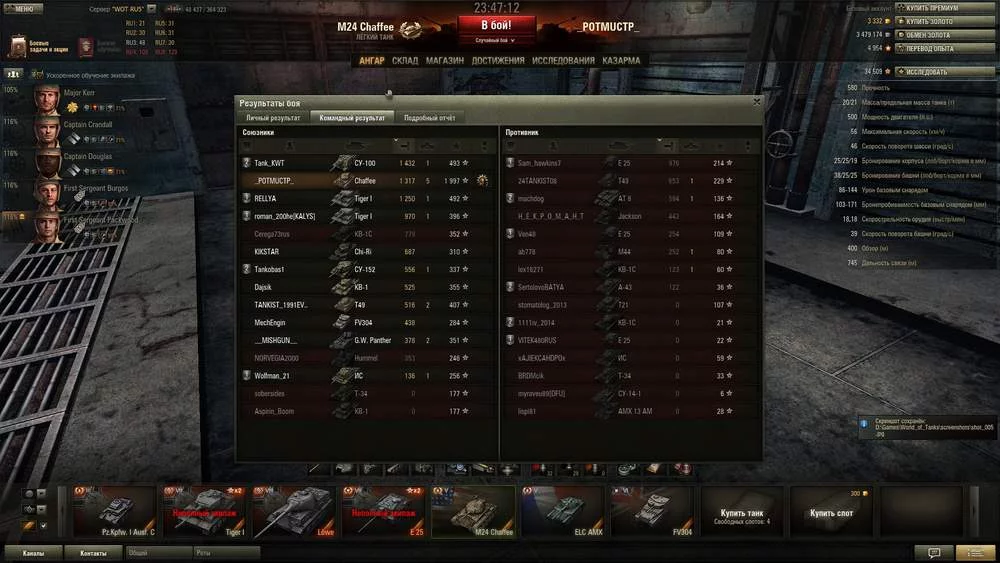
Task: Start battle with the В бой! button
Action: pos(497,25)
